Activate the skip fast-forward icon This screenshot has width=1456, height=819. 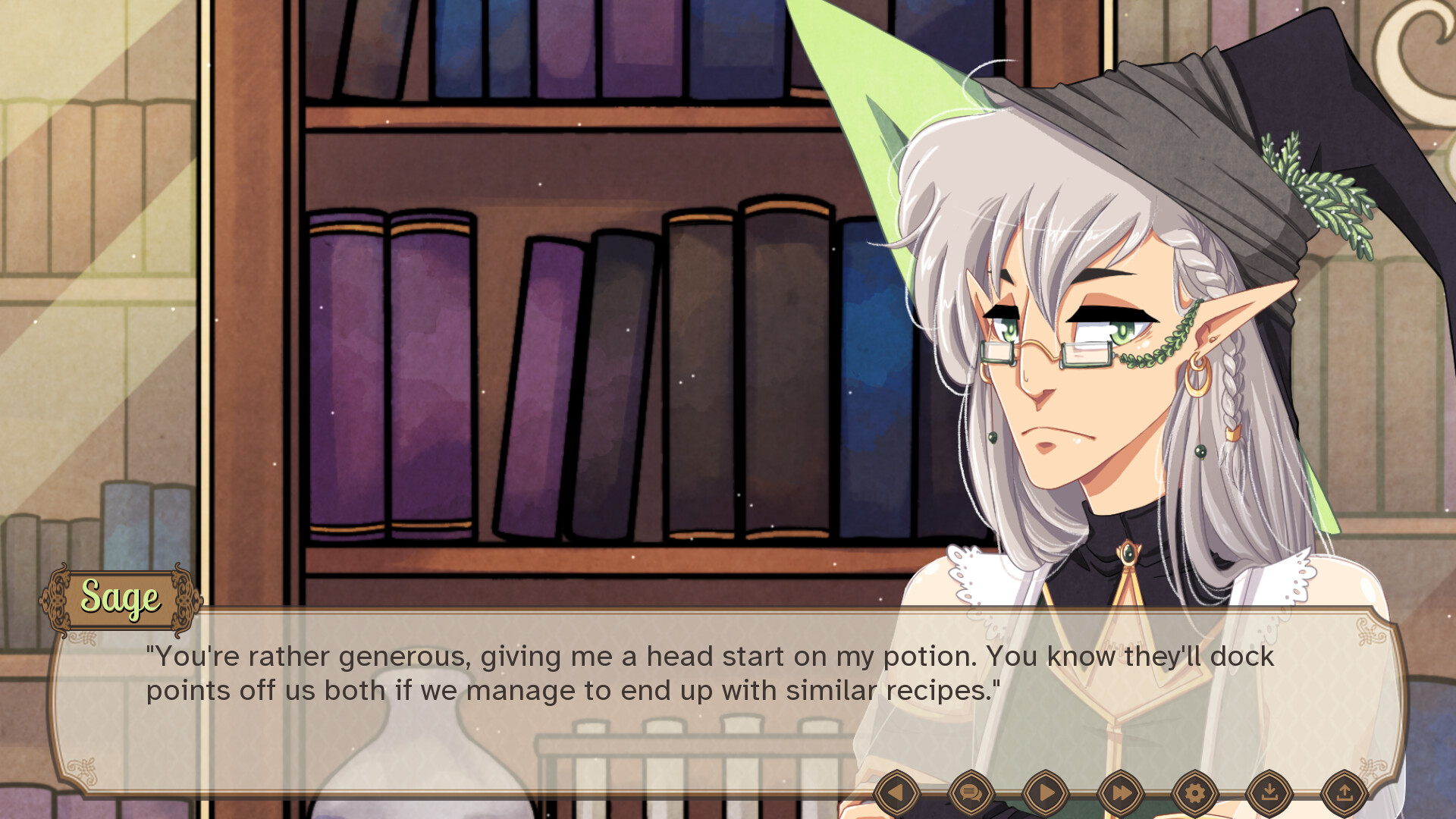click(x=1120, y=791)
